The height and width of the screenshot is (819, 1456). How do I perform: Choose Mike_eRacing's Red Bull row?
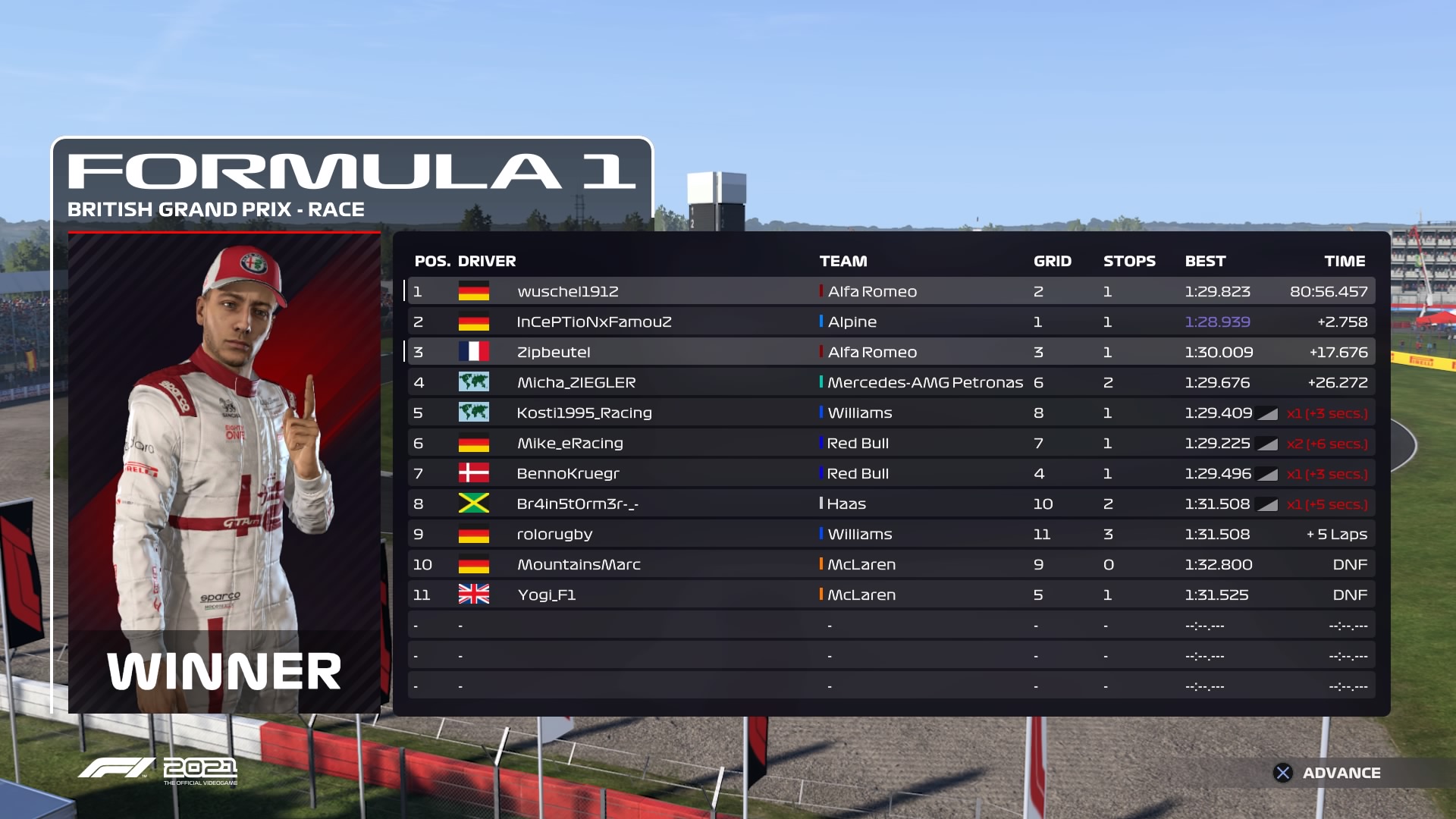pyautogui.click(x=891, y=443)
